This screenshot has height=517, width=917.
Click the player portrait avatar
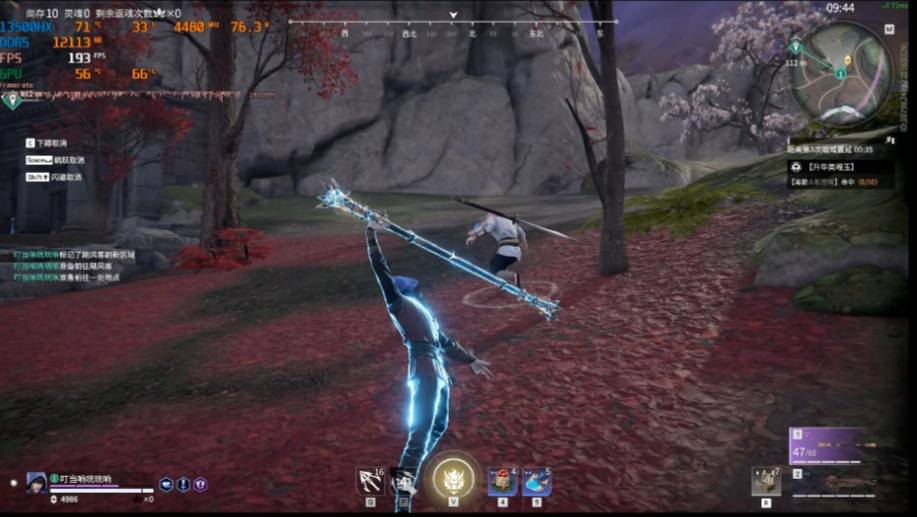(37, 482)
